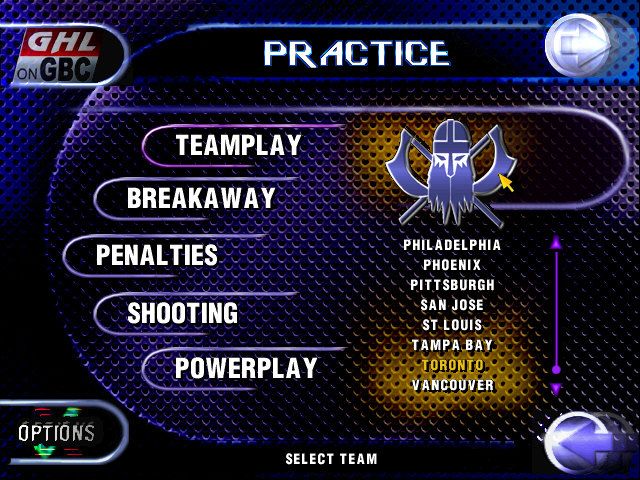Open the Options menu
The image size is (640, 480).
pos(56,433)
